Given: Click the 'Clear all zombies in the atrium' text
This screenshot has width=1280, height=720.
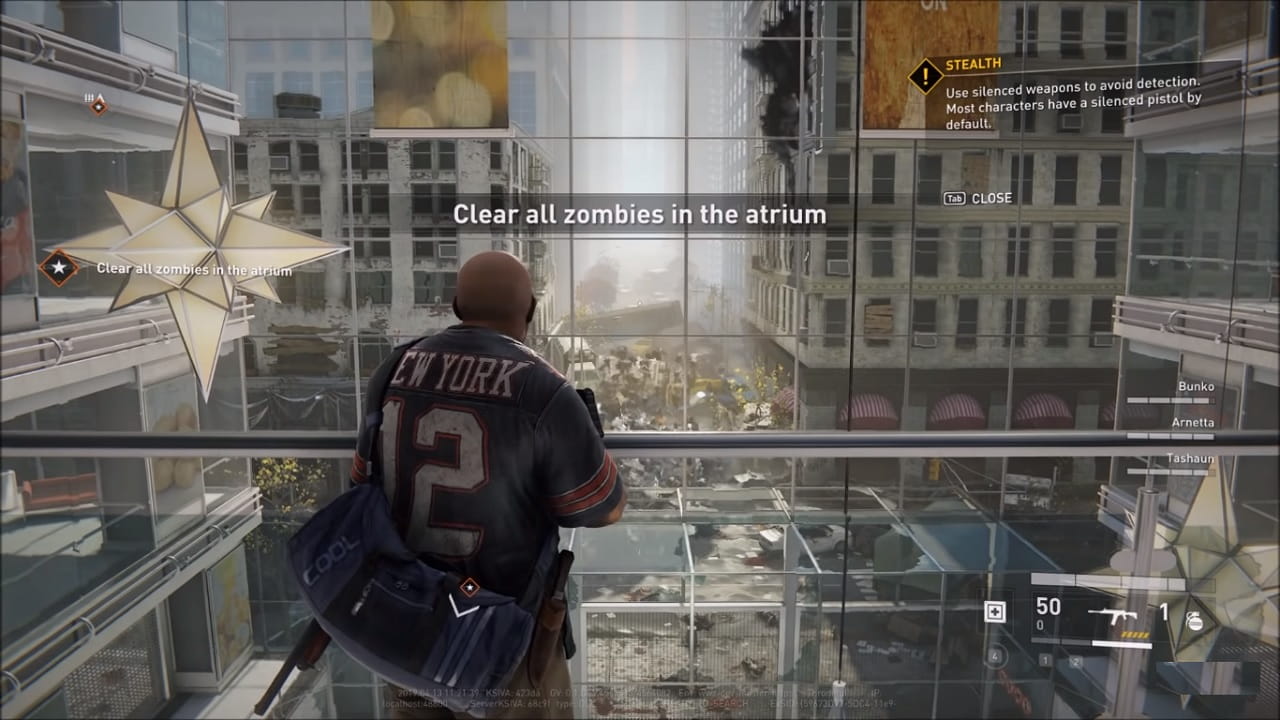Looking at the screenshot, I should (x=638, y=213).
